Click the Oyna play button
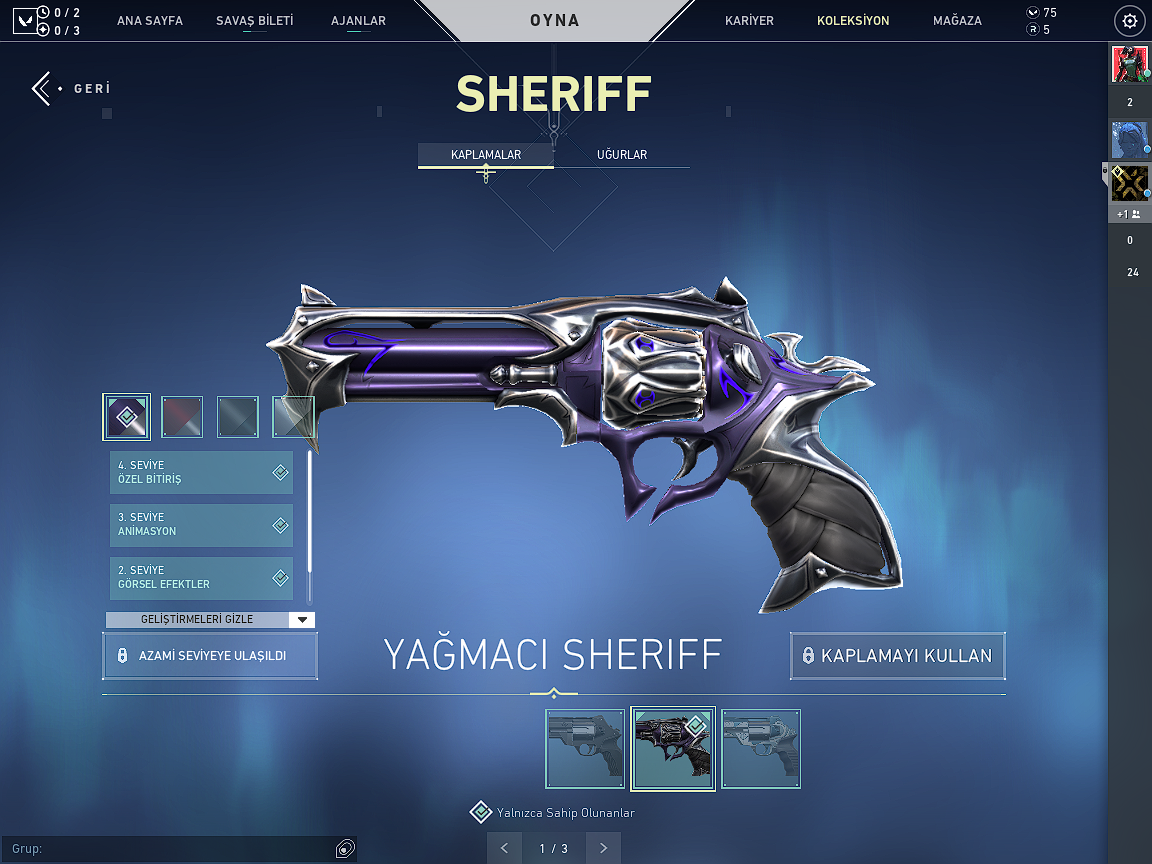Viewport: 1152px width, 864px height. [x=554, y=20]
